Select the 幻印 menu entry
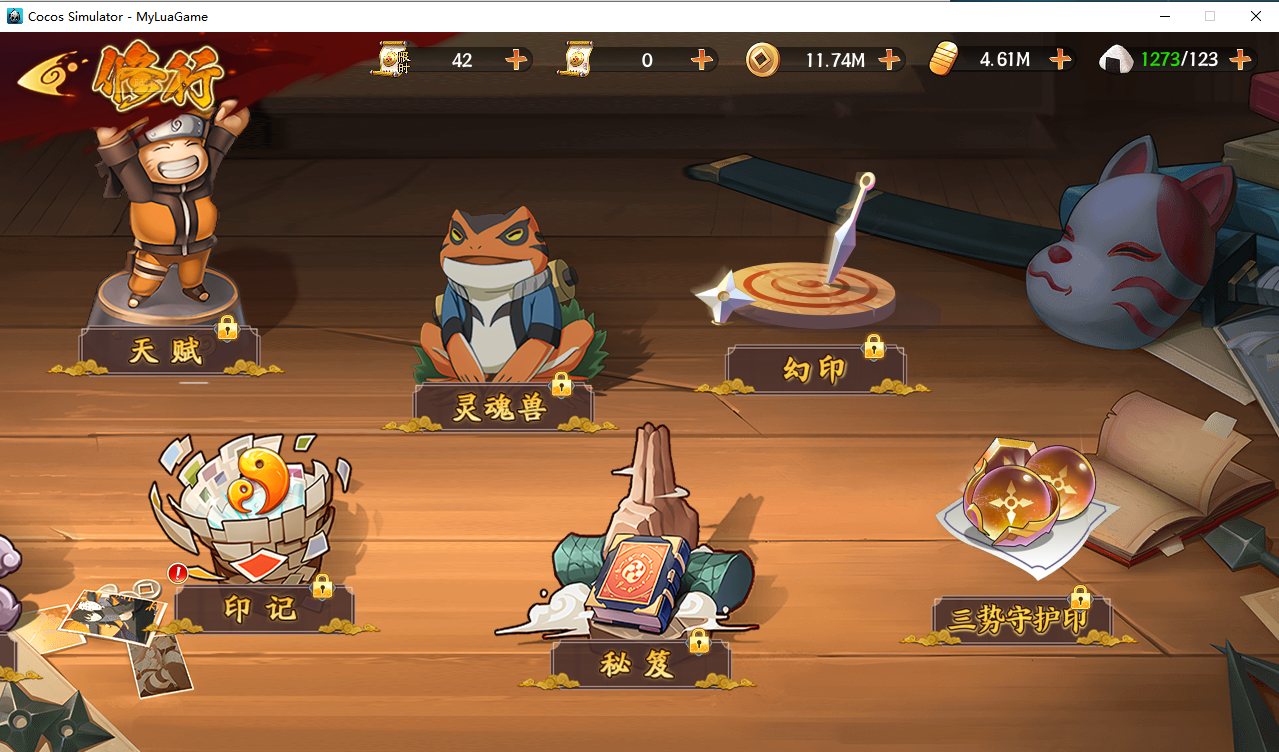The image size is (1279, 752). [x=814, y=371]
